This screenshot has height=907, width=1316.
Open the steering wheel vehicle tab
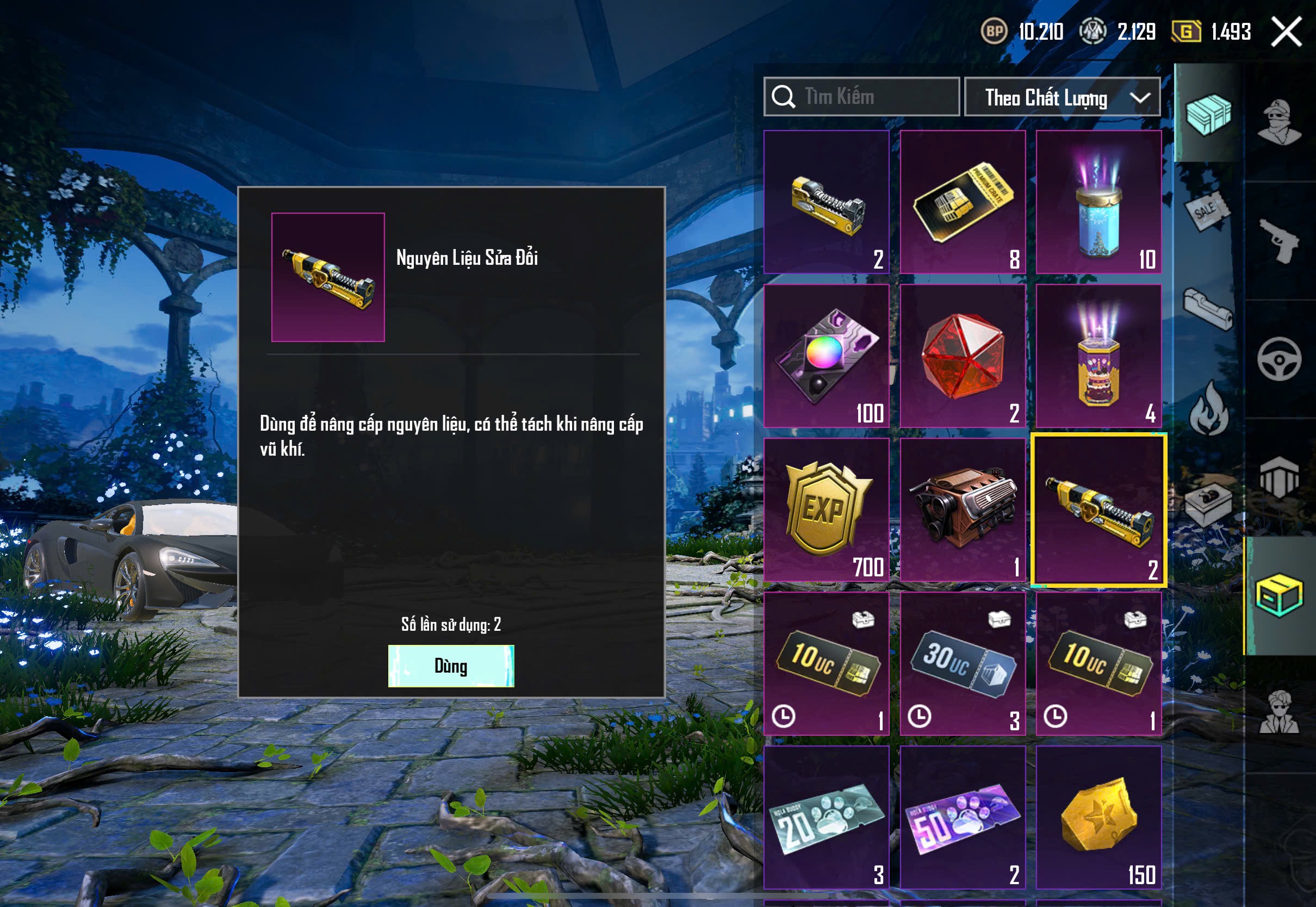(1279, 359)
